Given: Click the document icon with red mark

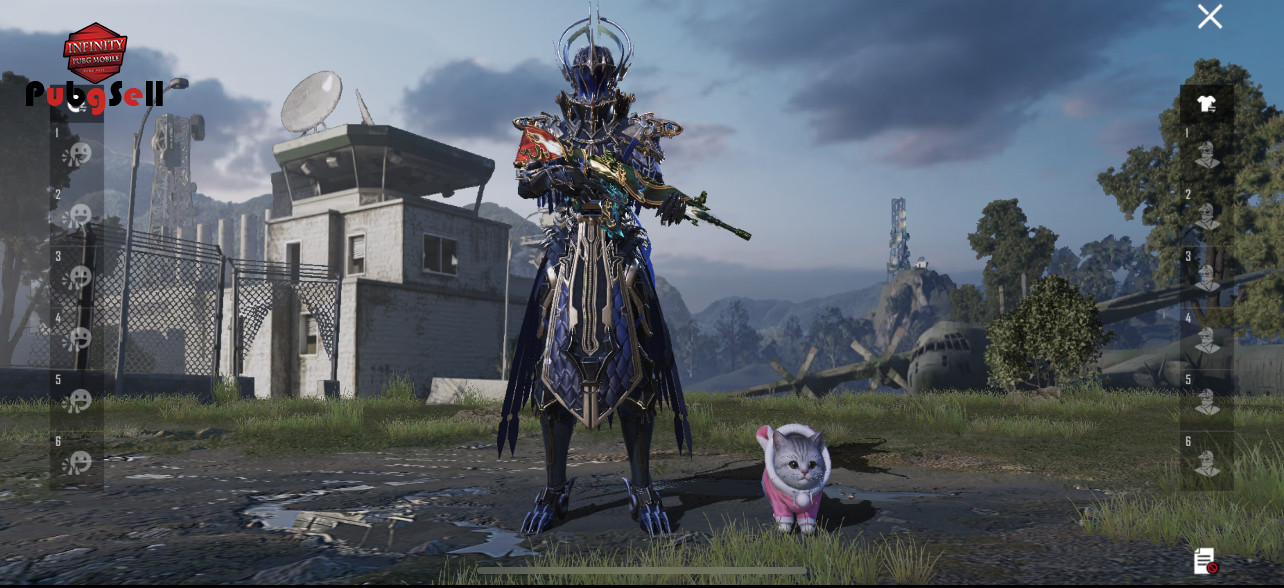Looking at the screenshot, I should point(1205,561).
